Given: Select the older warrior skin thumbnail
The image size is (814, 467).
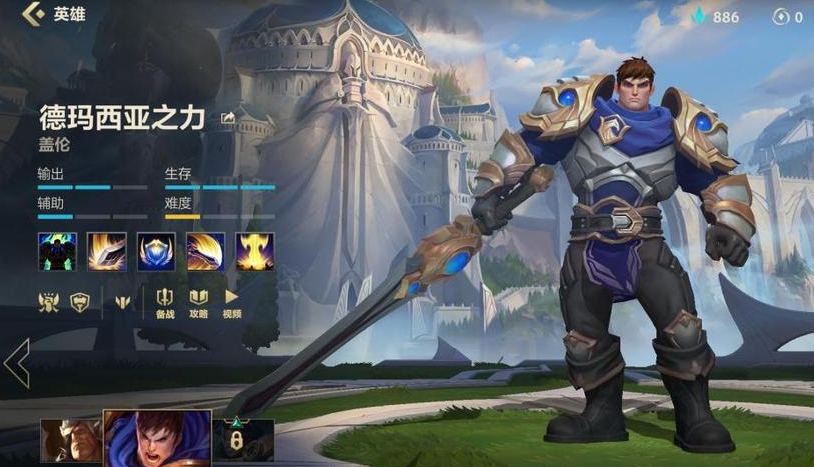Looking at the screenshot, I should coord(71,442).
